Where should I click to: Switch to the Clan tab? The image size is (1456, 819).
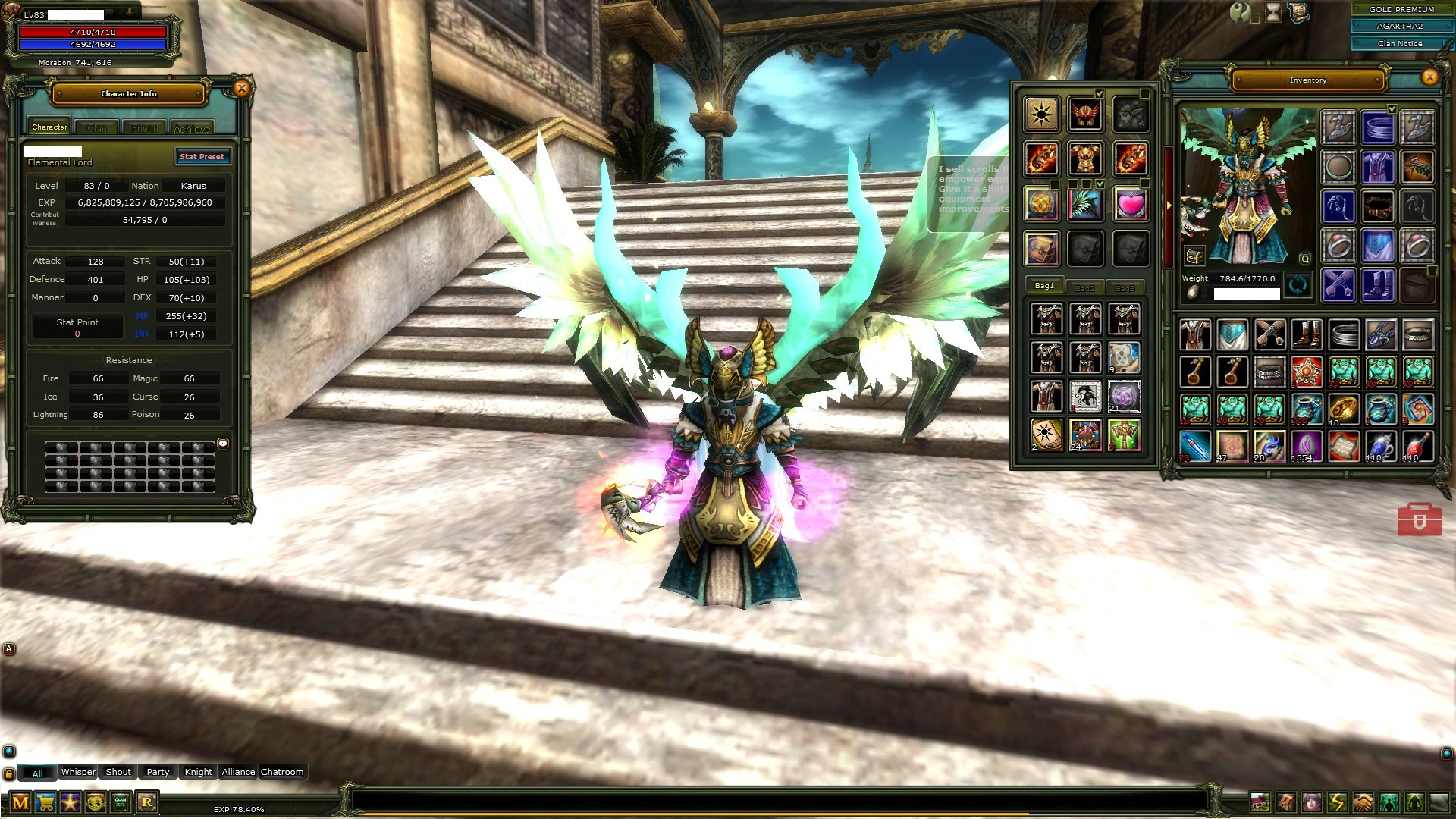click(97, 128)
